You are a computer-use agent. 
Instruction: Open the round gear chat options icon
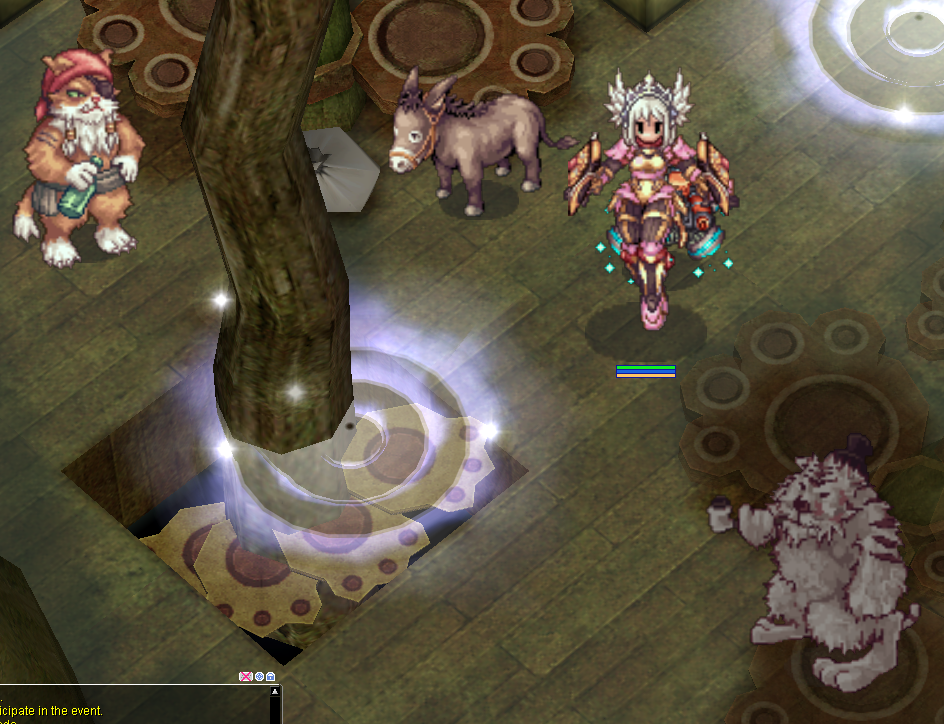click(259, 677)
